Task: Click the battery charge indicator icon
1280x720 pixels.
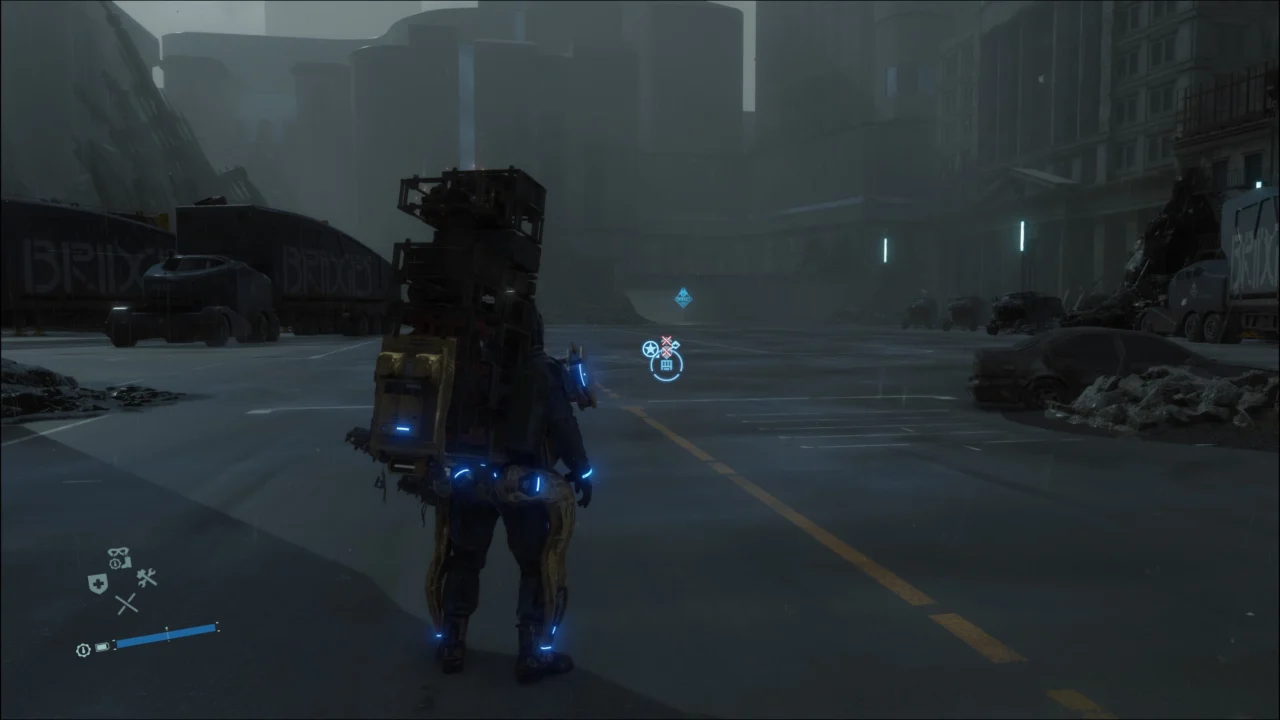Action: click(x=102, y=649)
